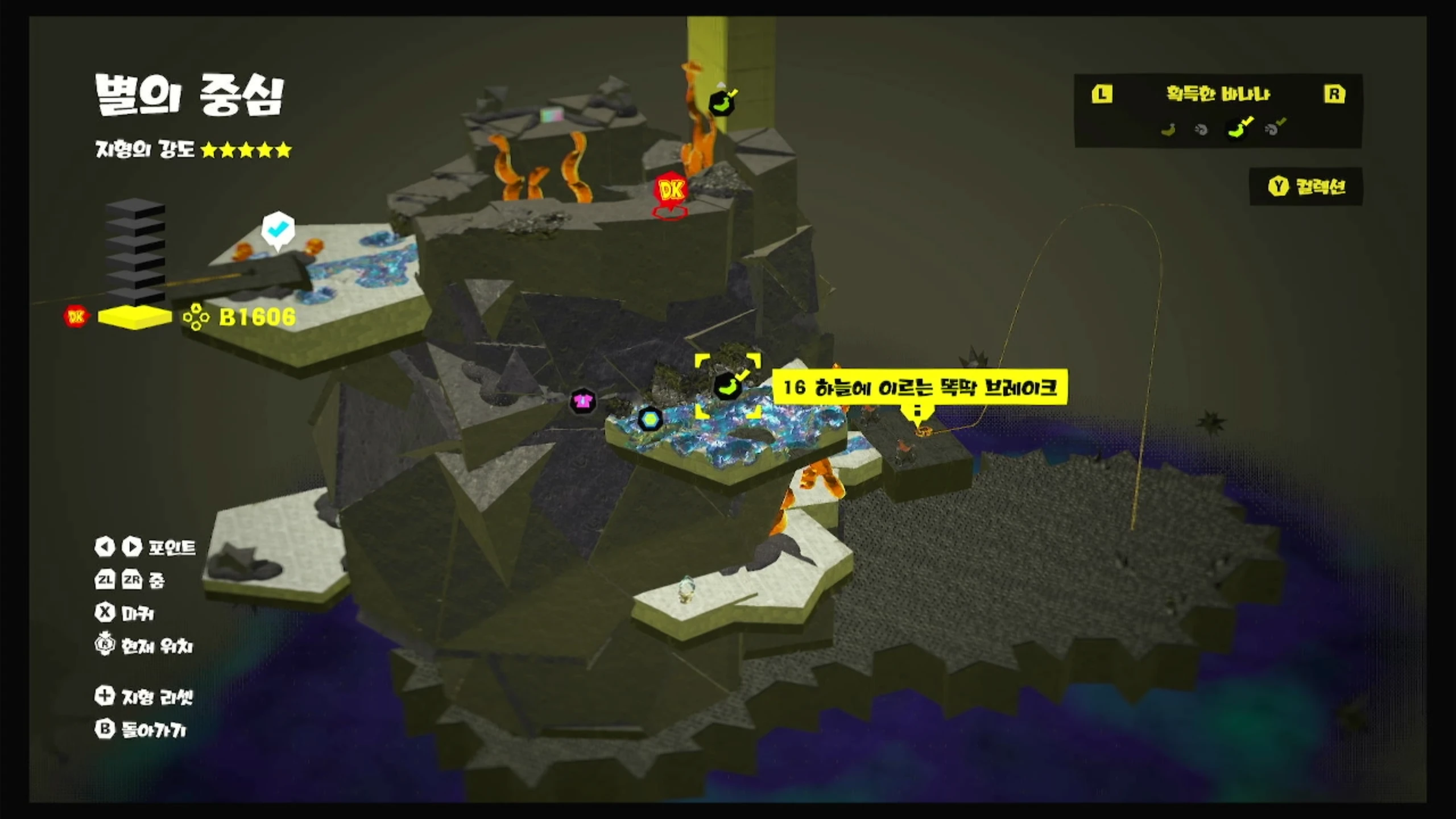The height and width of the screenshot is (819, 1456).
Task: Select the highlighted yellow B1606 layer slab
Action: point(135,317)
